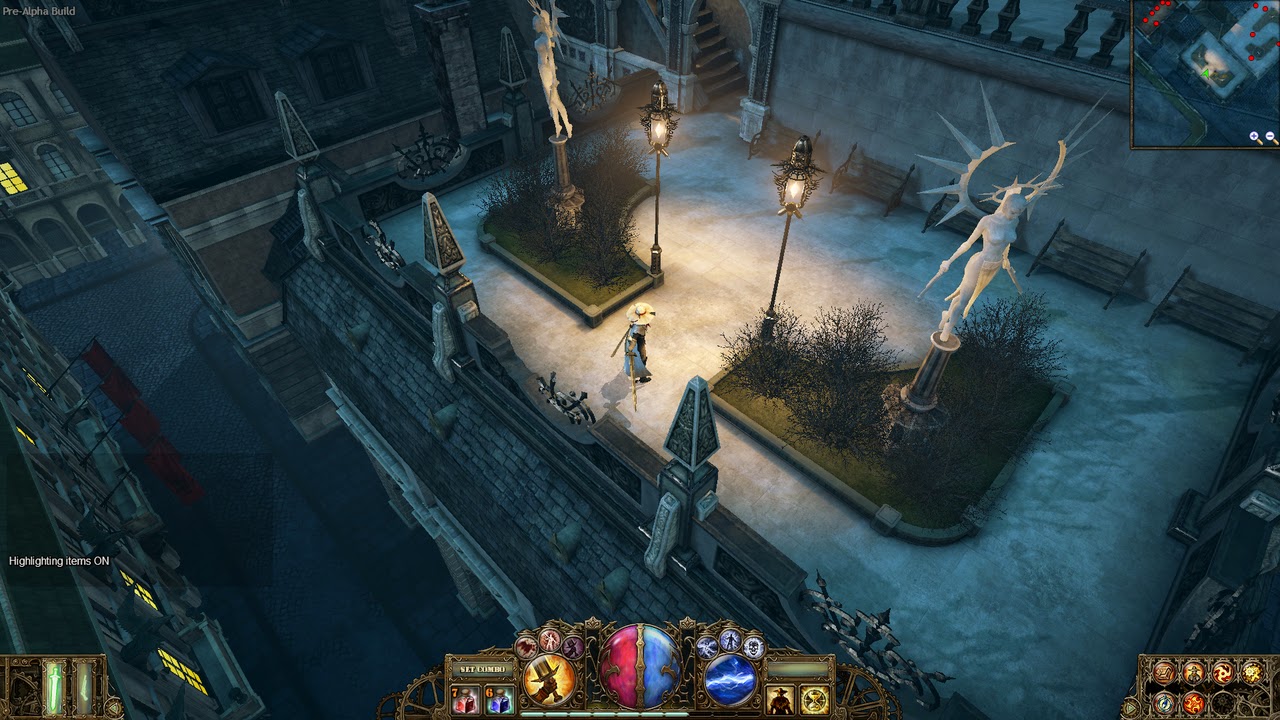
Task: Pick the small lightning burst power-up icon
Action: coord(709,647)
